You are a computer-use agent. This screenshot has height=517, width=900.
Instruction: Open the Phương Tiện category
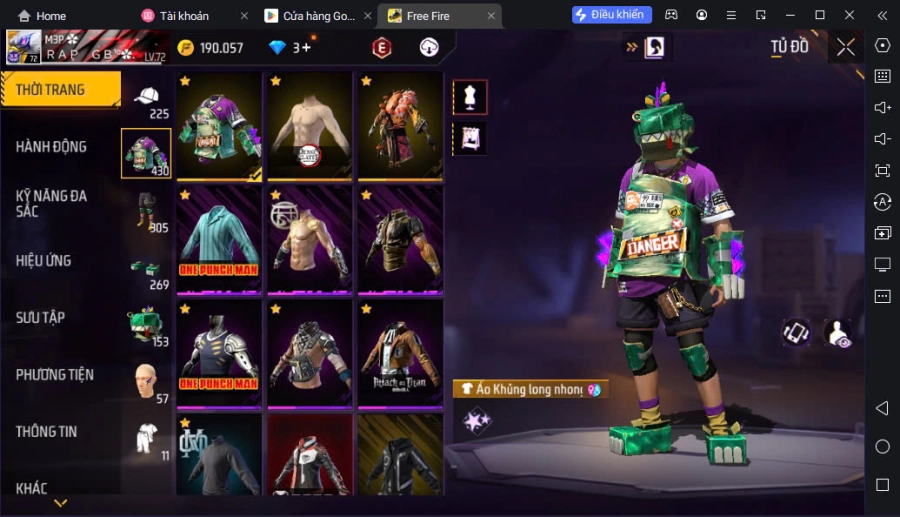pyautogui.click(x=55, y=375)
